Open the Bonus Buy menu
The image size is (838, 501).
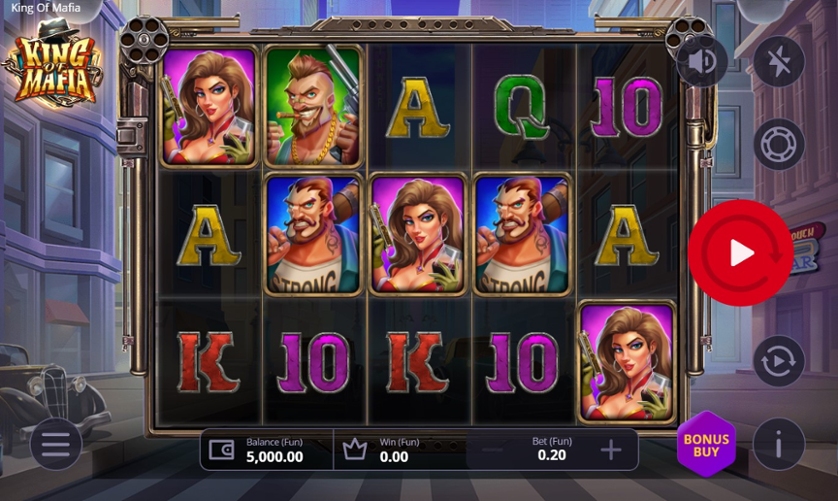[x=706, y=445]
